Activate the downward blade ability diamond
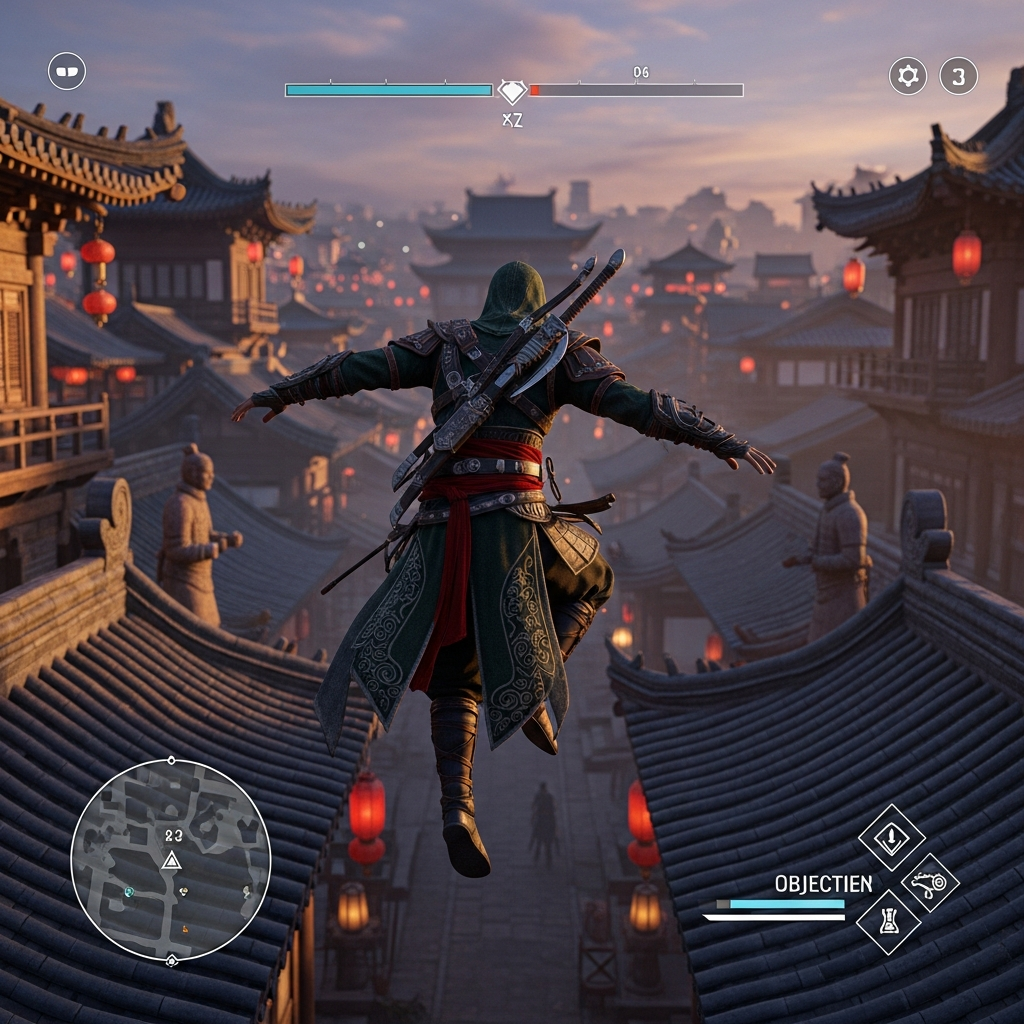 coord(891,837)
